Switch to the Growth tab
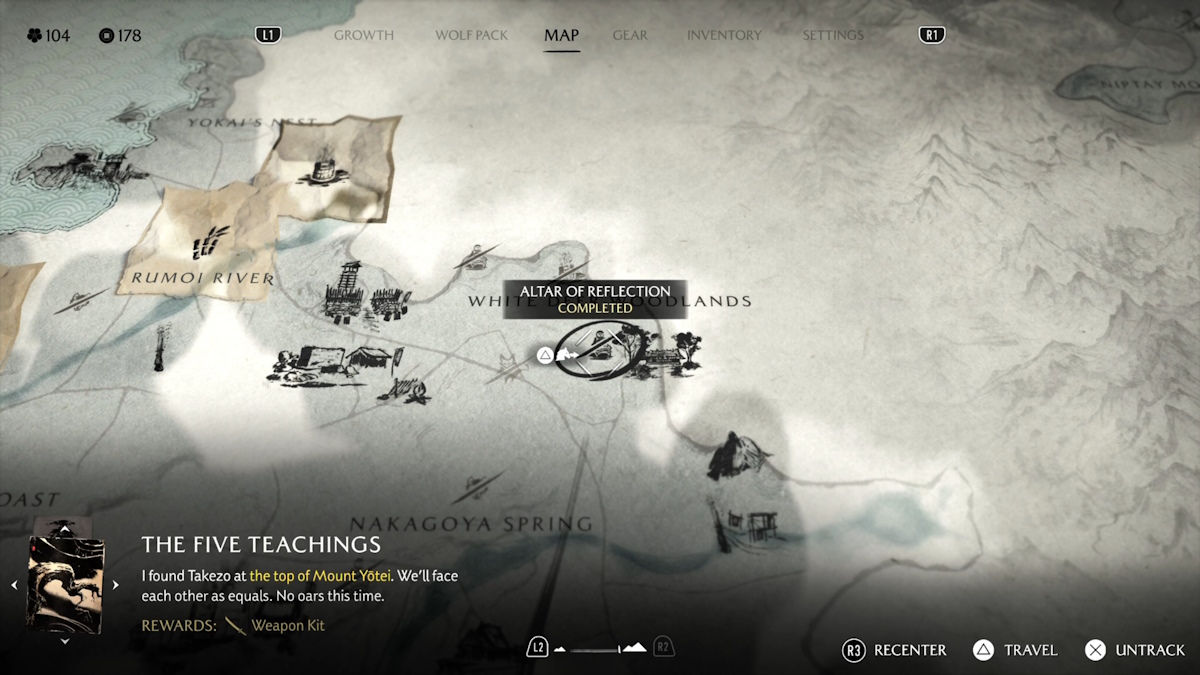 (363, 35)
